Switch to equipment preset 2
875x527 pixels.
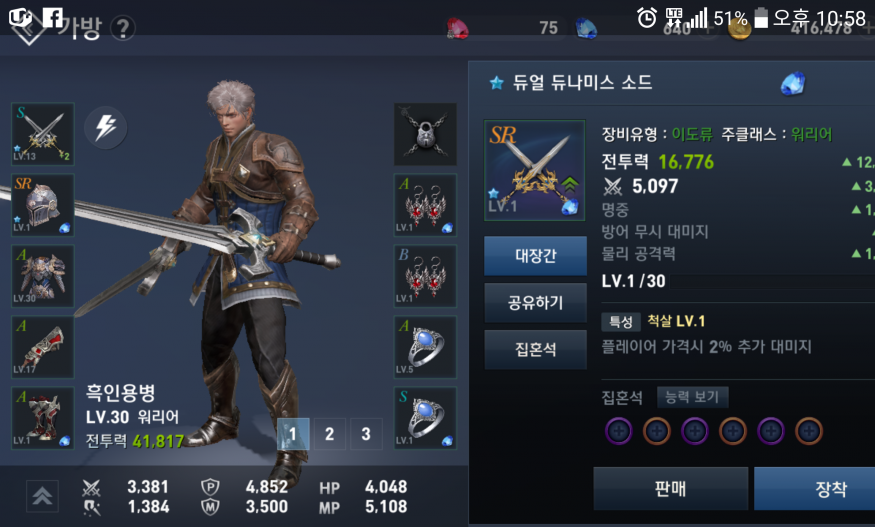click(329, 434)
